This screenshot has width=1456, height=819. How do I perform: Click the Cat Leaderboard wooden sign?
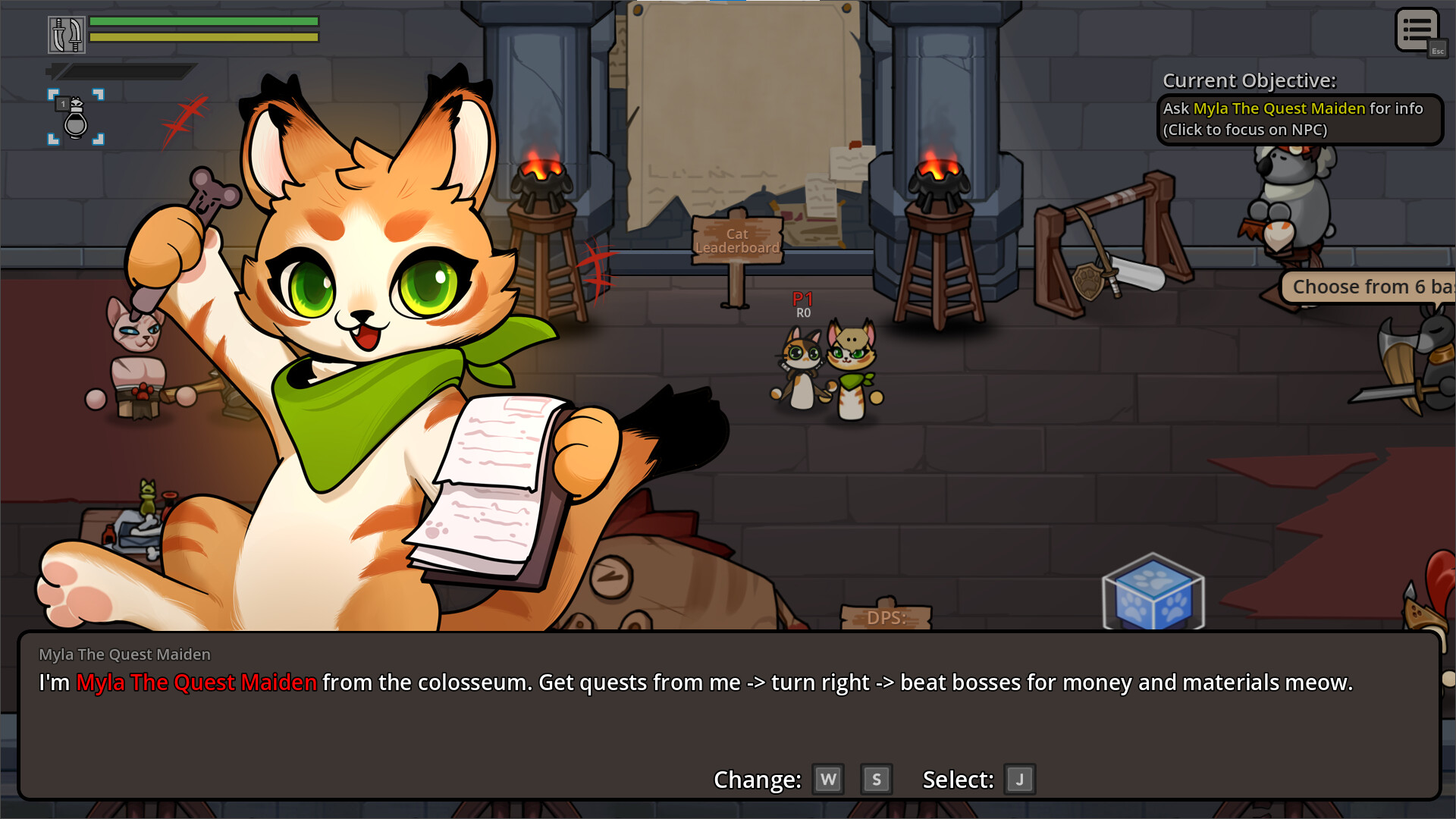pyautogui.click(x=737, y=241)
